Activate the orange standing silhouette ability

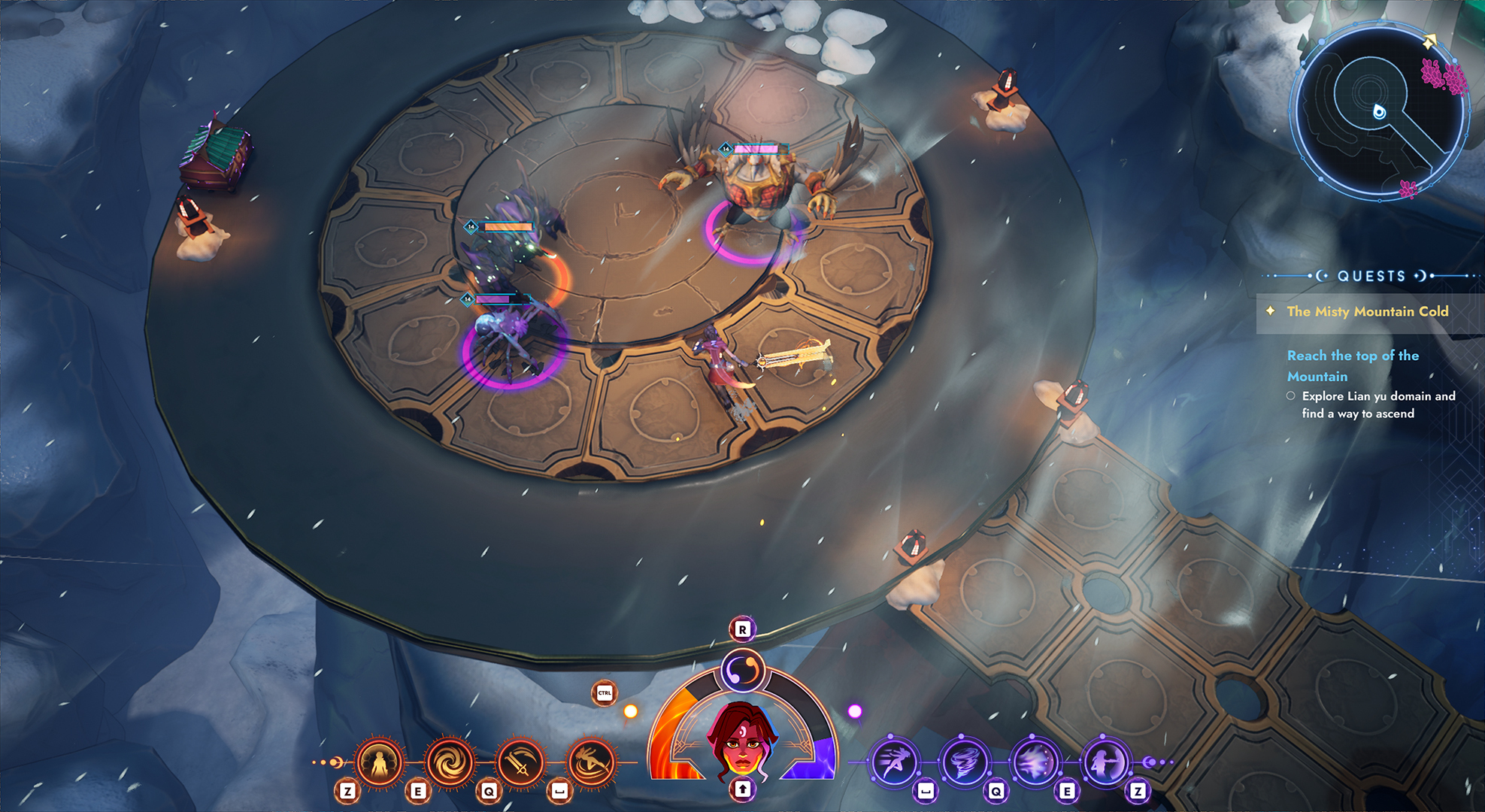click(x=379, y=762)
